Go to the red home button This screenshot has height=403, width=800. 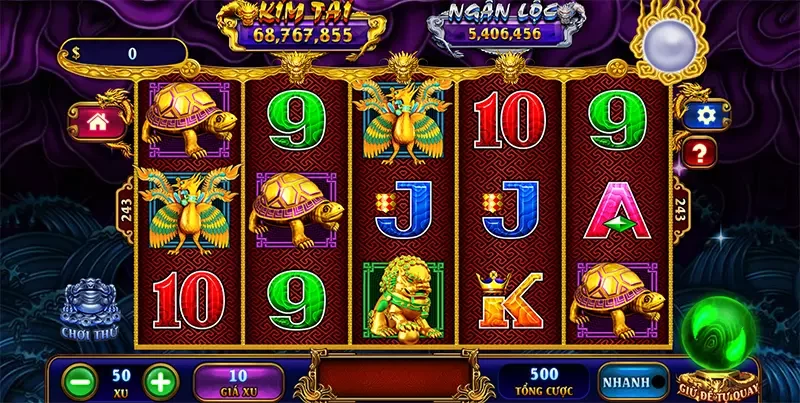[x=98, y=122]
